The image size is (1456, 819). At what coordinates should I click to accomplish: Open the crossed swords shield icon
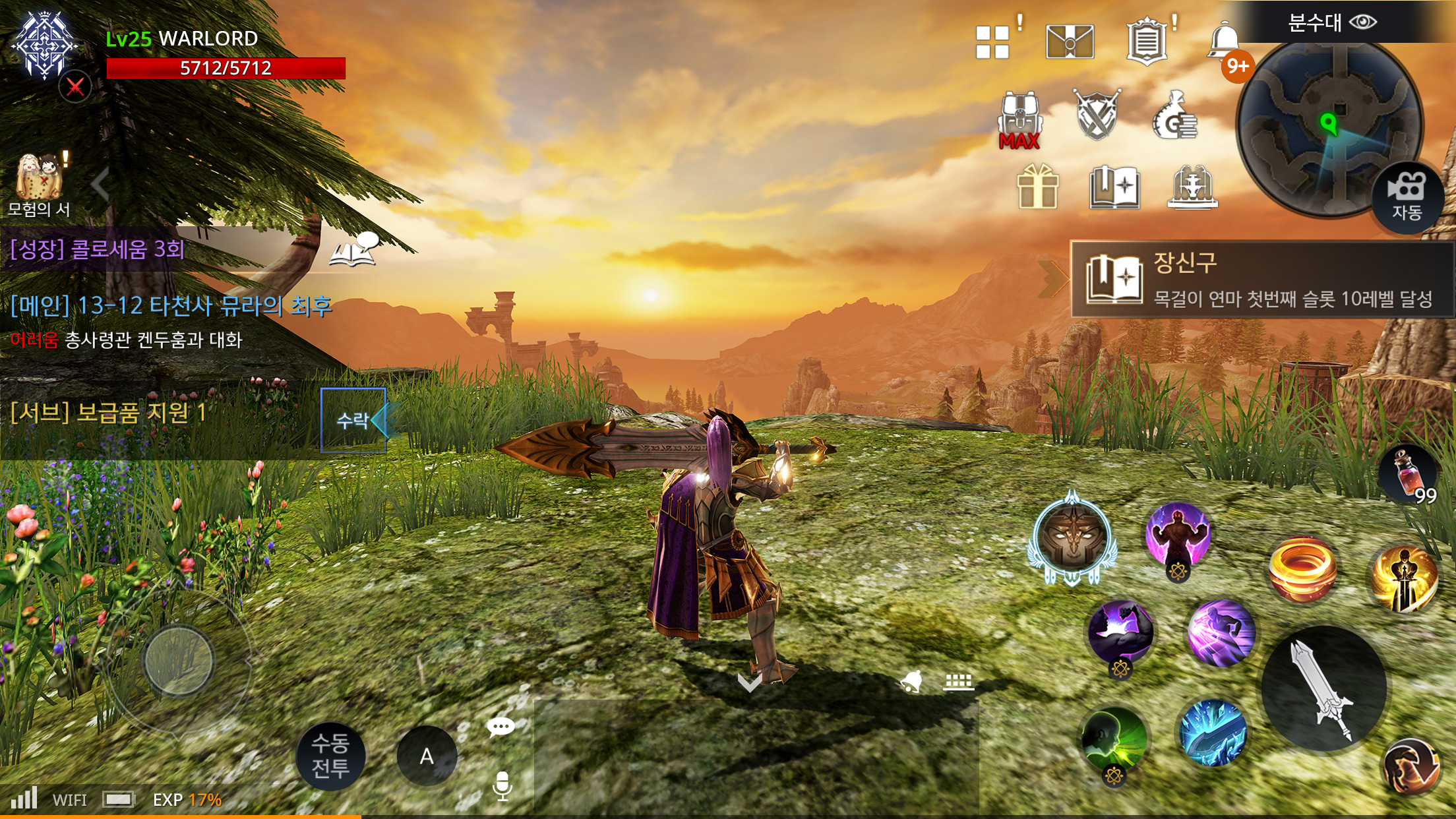pos(1097,115)
